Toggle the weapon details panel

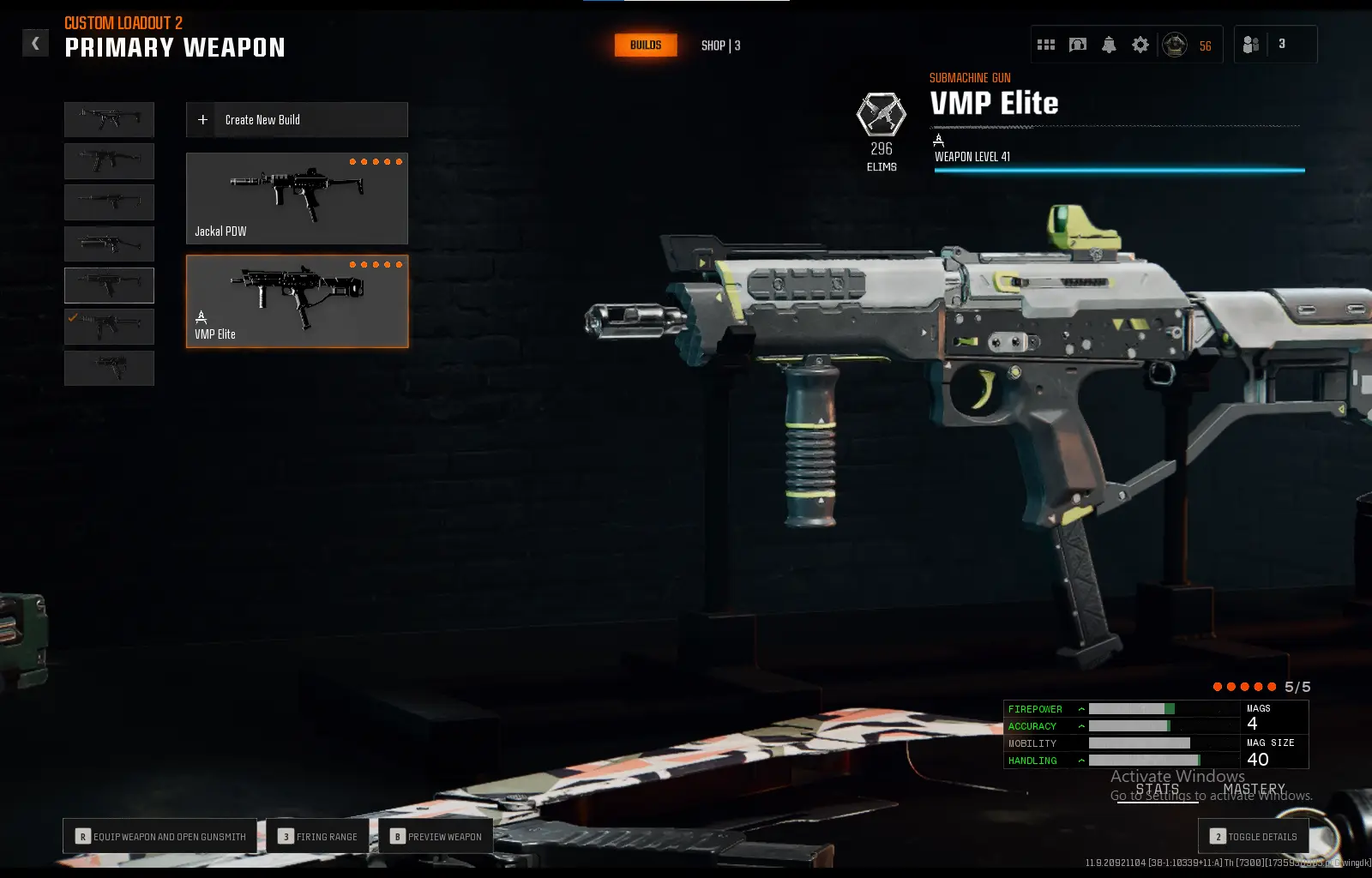pyautogui.click(x=1253, y=836)
